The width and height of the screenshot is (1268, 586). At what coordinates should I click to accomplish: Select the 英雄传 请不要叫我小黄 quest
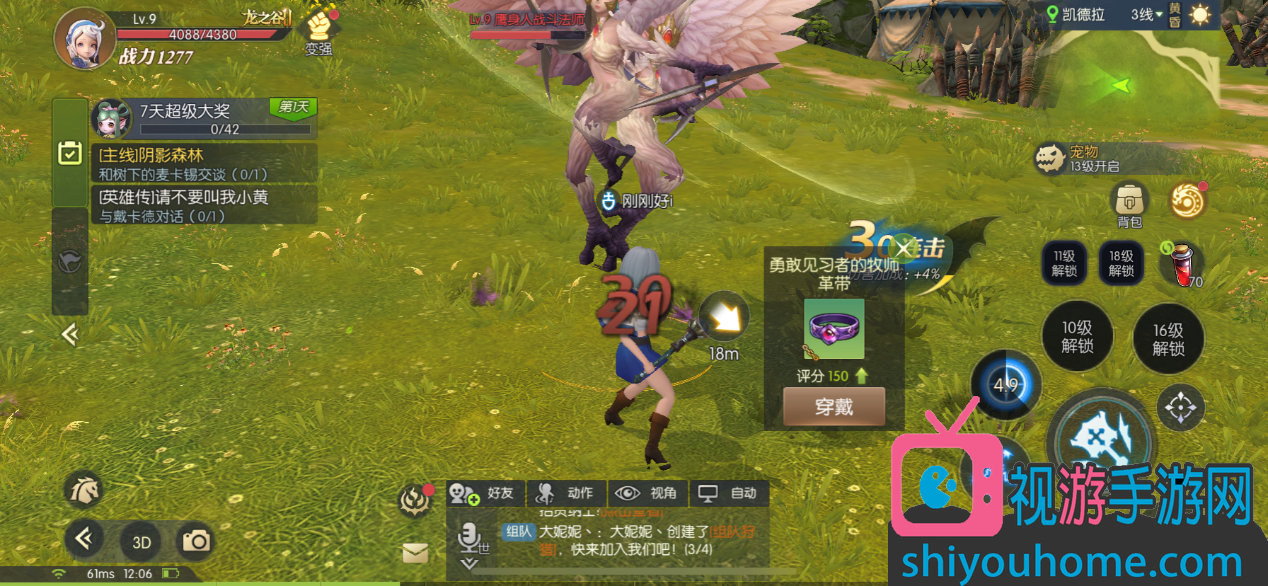pos(204,205)
